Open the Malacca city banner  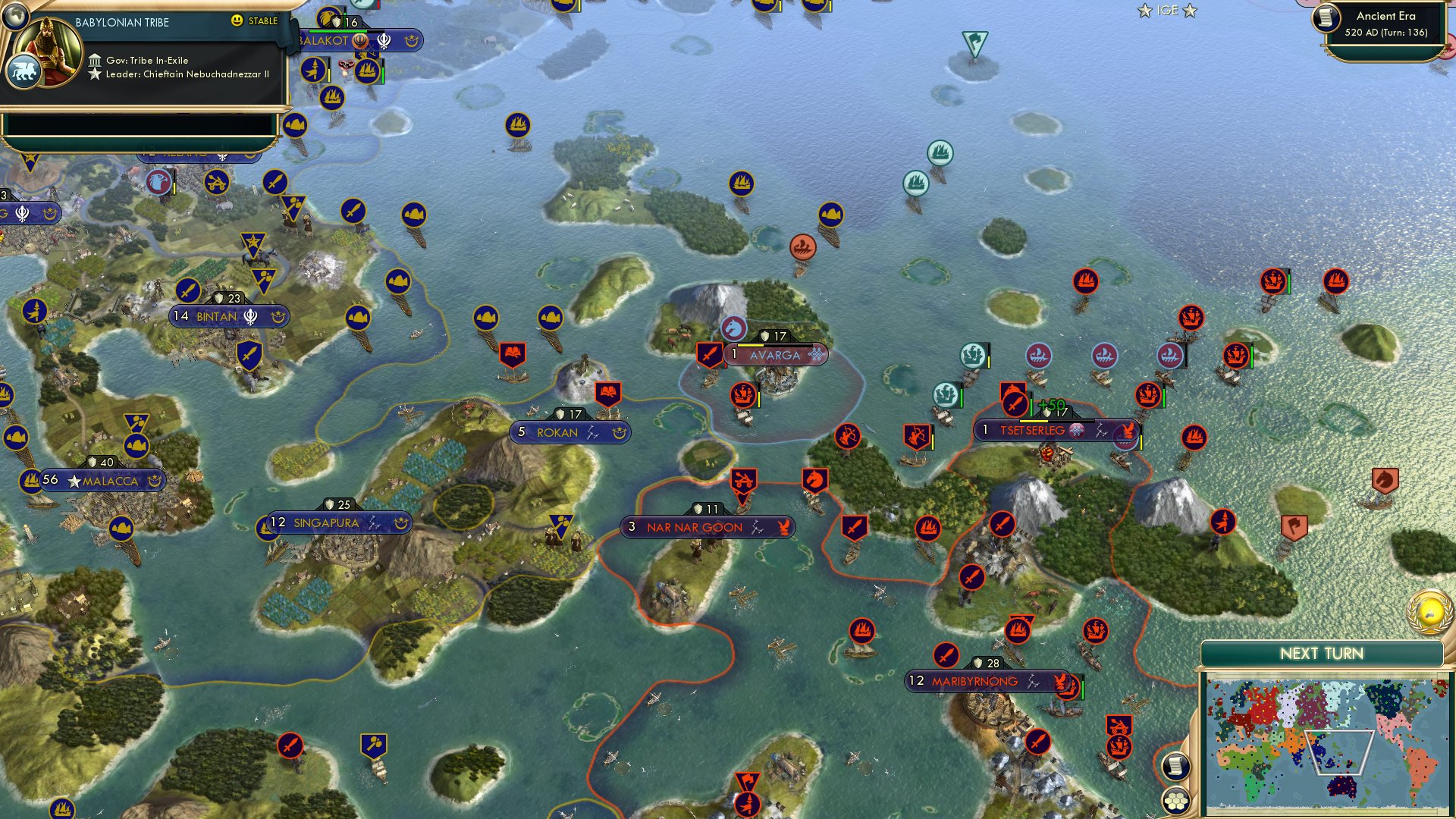point(102,479)
